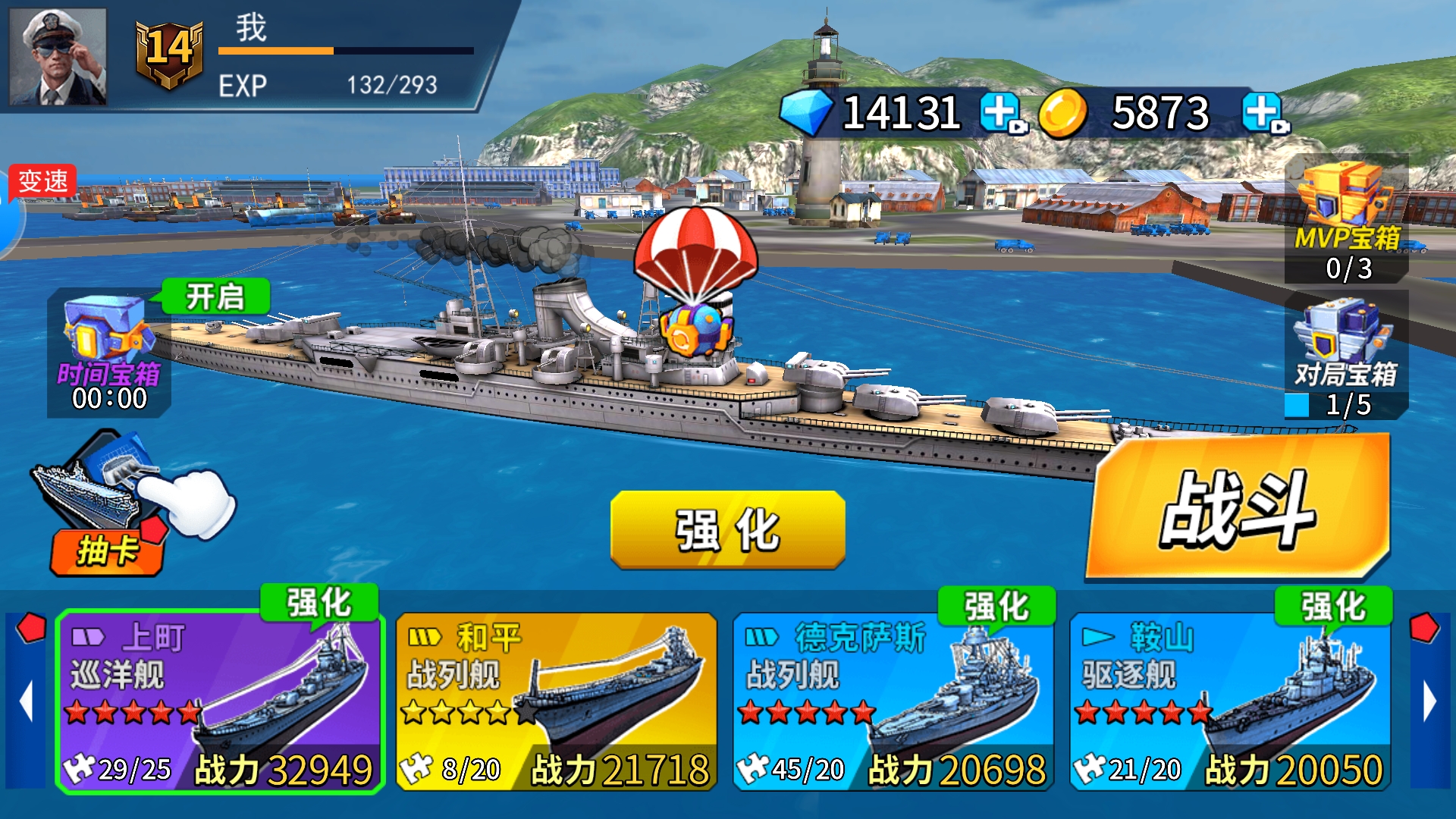Screen dimensions: 1456x819
Task: Open the captain profile portrait
Action: coord(58,57)
